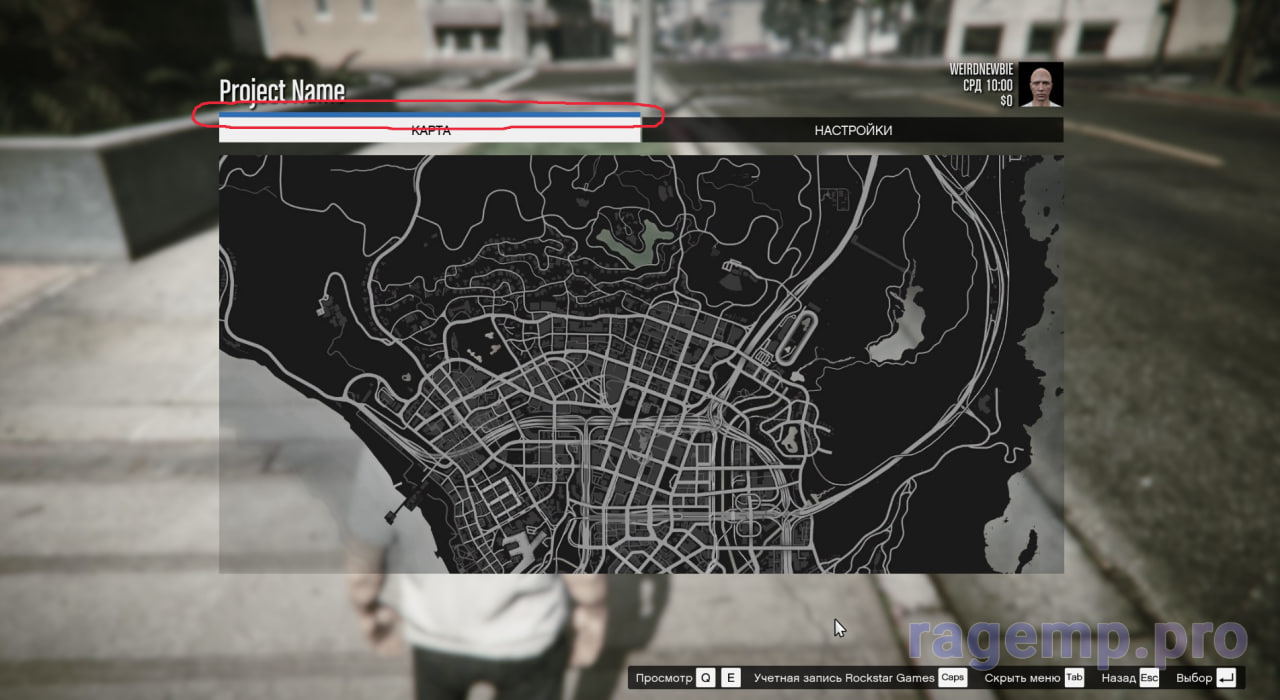Select the player avatar portrait
Viewport: 1280px width, 700px height.
1041,85
